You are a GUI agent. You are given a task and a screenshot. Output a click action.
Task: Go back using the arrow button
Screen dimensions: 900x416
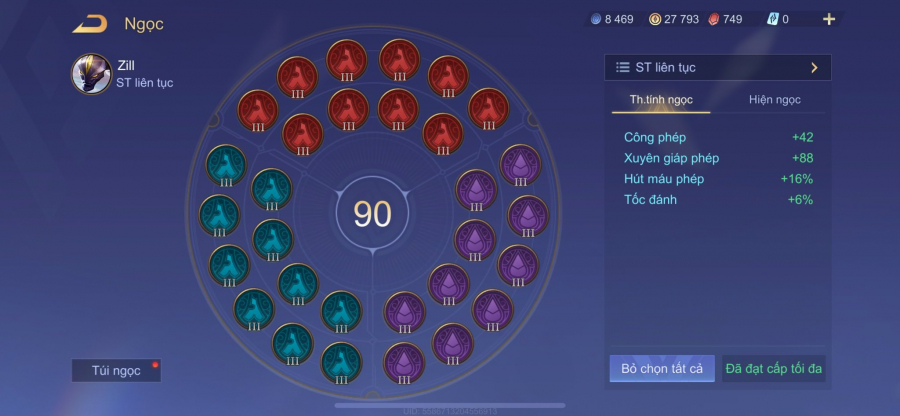[x=90, y=23]
